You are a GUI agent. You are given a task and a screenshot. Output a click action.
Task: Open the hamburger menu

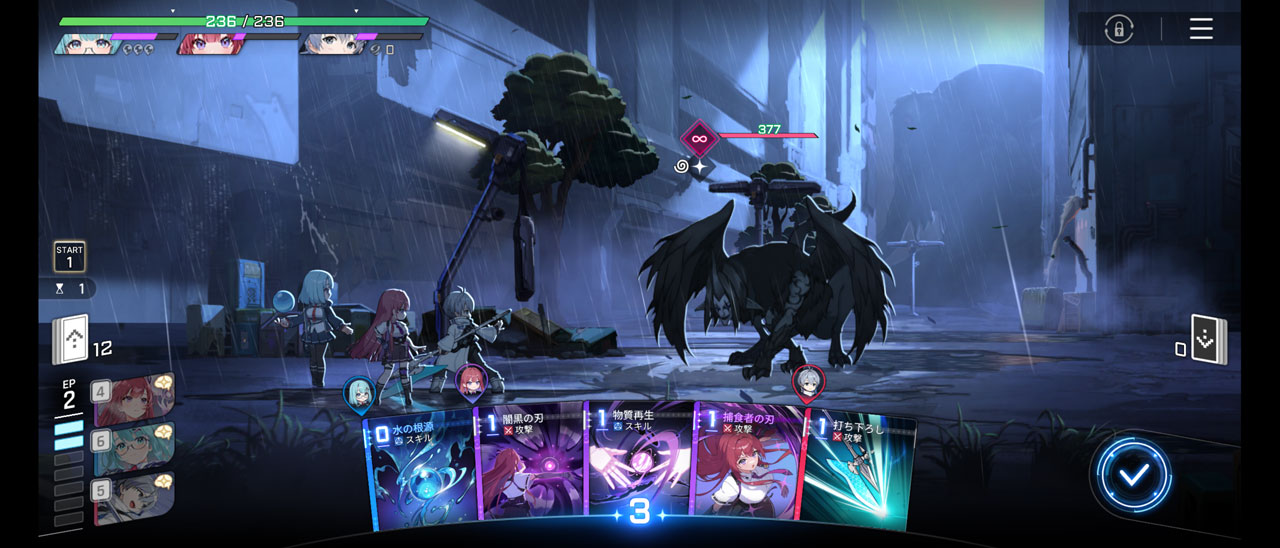pos(1201,29)
